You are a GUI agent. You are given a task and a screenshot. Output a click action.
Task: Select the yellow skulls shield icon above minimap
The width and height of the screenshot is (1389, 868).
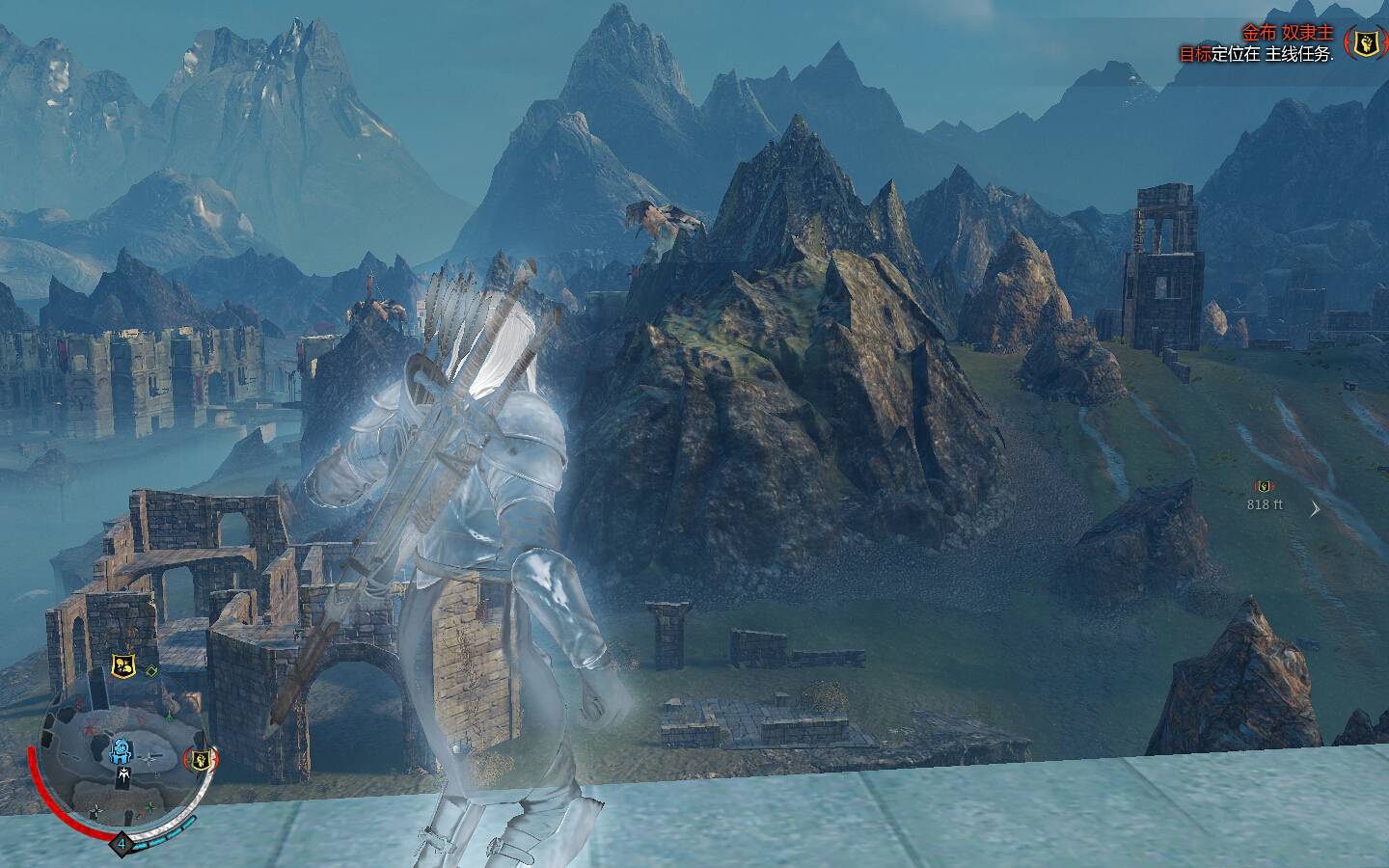coord(123,665)
